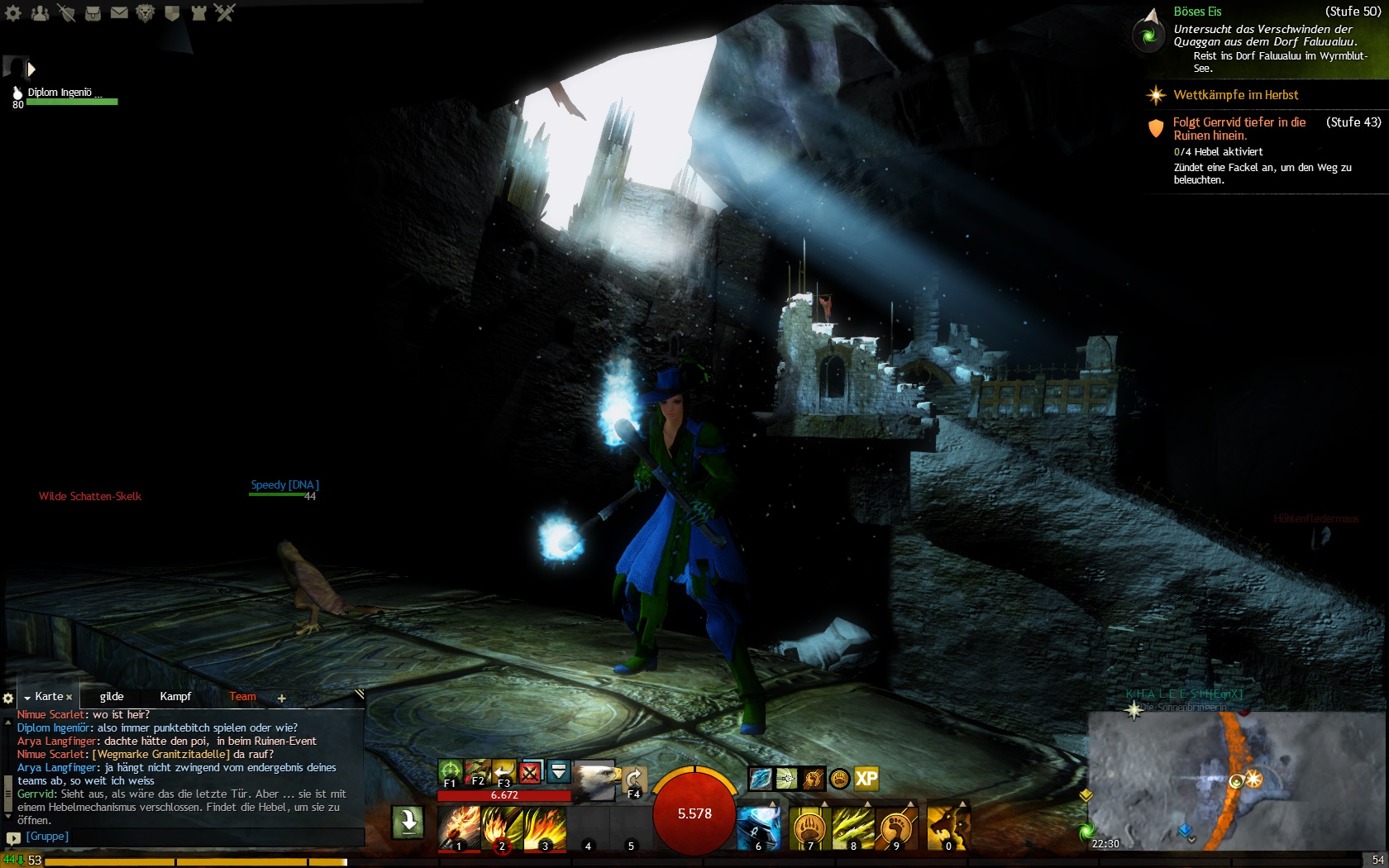Switch to the Kampf chat tab
Image resolution: width=1389 pixels, height=868 pixels.
(175, 697)
